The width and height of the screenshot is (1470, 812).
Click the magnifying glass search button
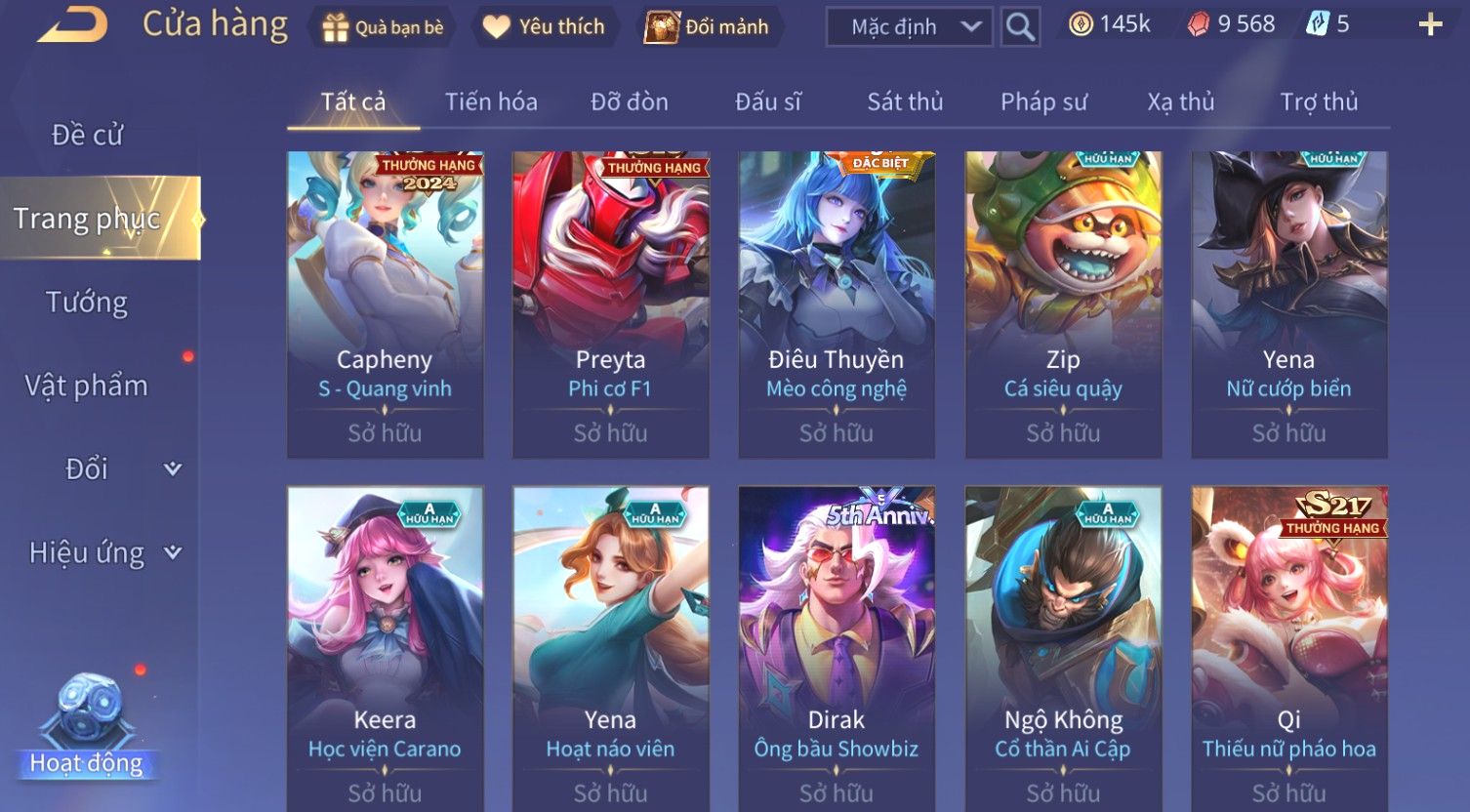(1020, 27)
